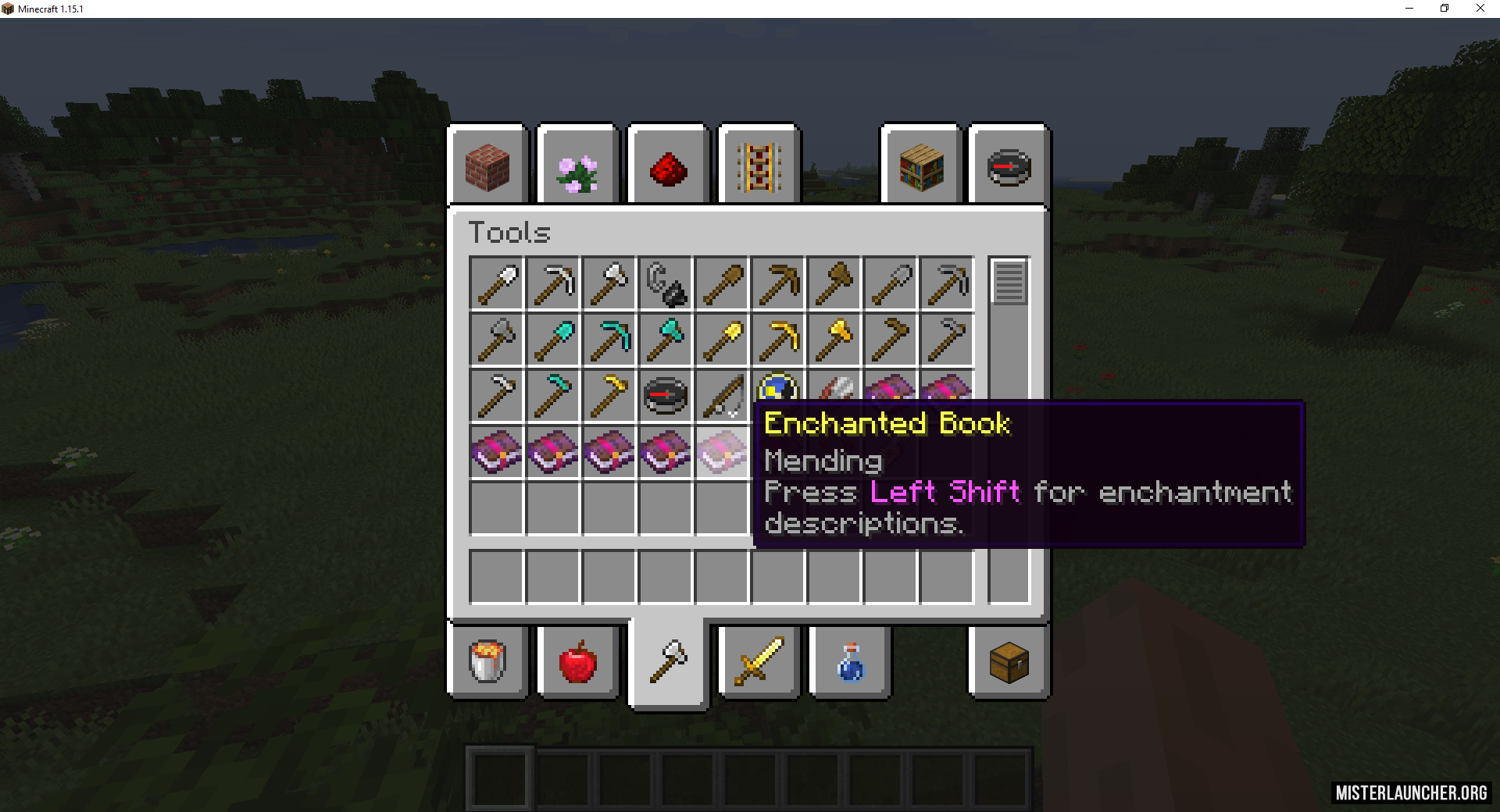
Task: Open the Combat golden sword tab
Action: [x=759, y=662]
